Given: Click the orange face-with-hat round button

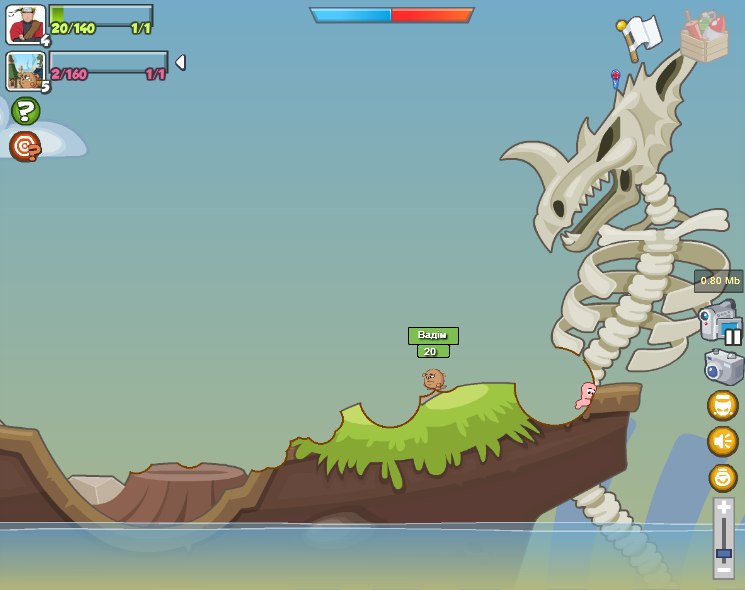Looking at the screenshot, I should click(722, 405).
